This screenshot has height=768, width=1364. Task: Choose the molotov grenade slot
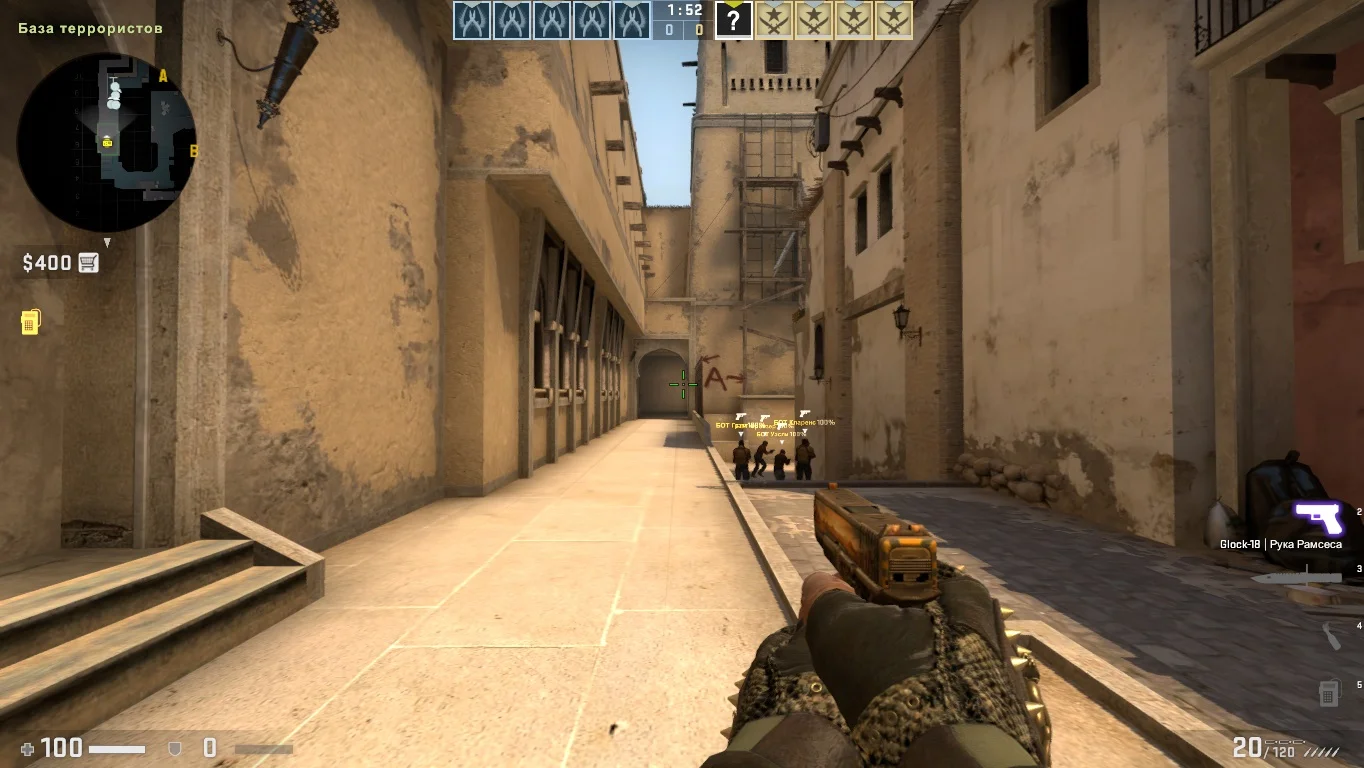tap(1331, 635)
